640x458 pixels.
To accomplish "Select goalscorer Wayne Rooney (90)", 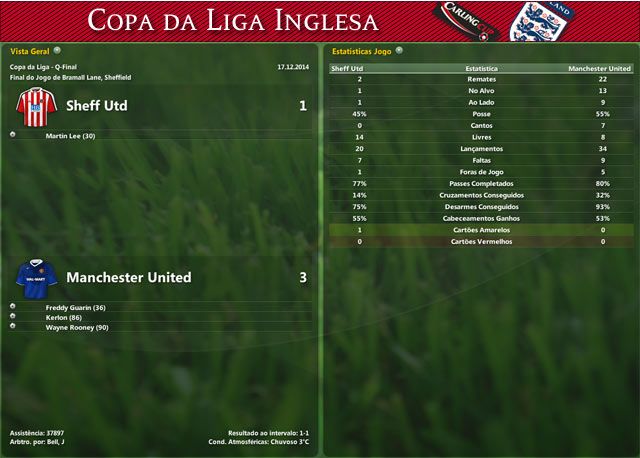I will tap(76, 327).
